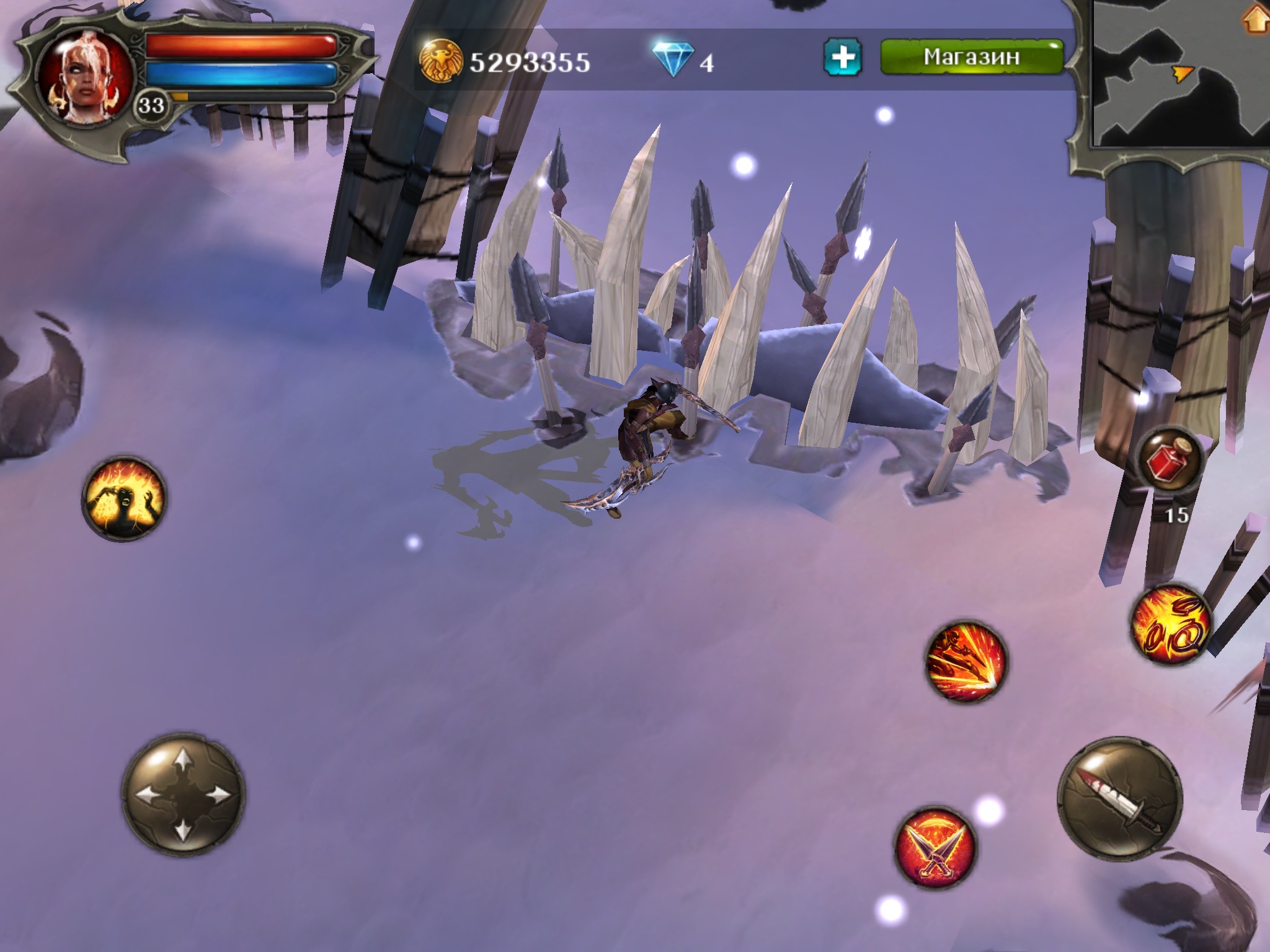
Task: Activate the burning scream skill
Action: click(125, 498)
